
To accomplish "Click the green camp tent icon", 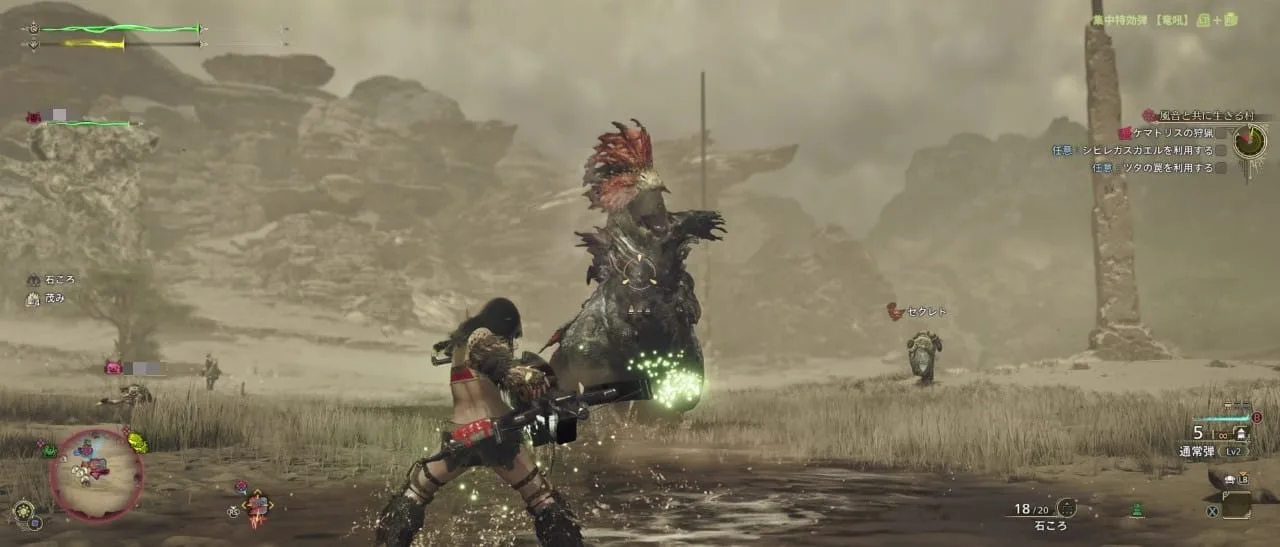I will click(1136, 511).
